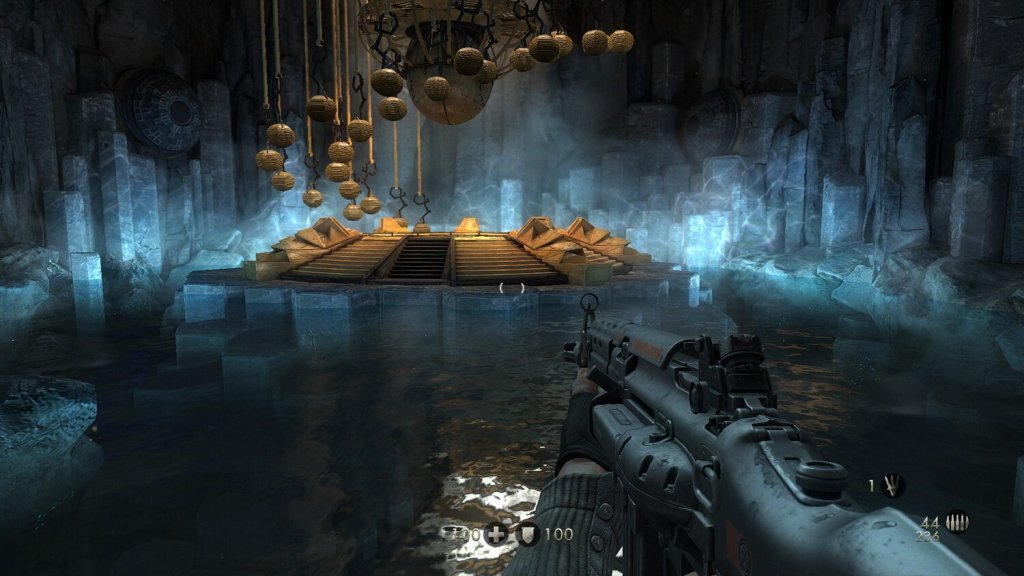Click the health cross icon
1024x576 pixels.
pos(497,534)
